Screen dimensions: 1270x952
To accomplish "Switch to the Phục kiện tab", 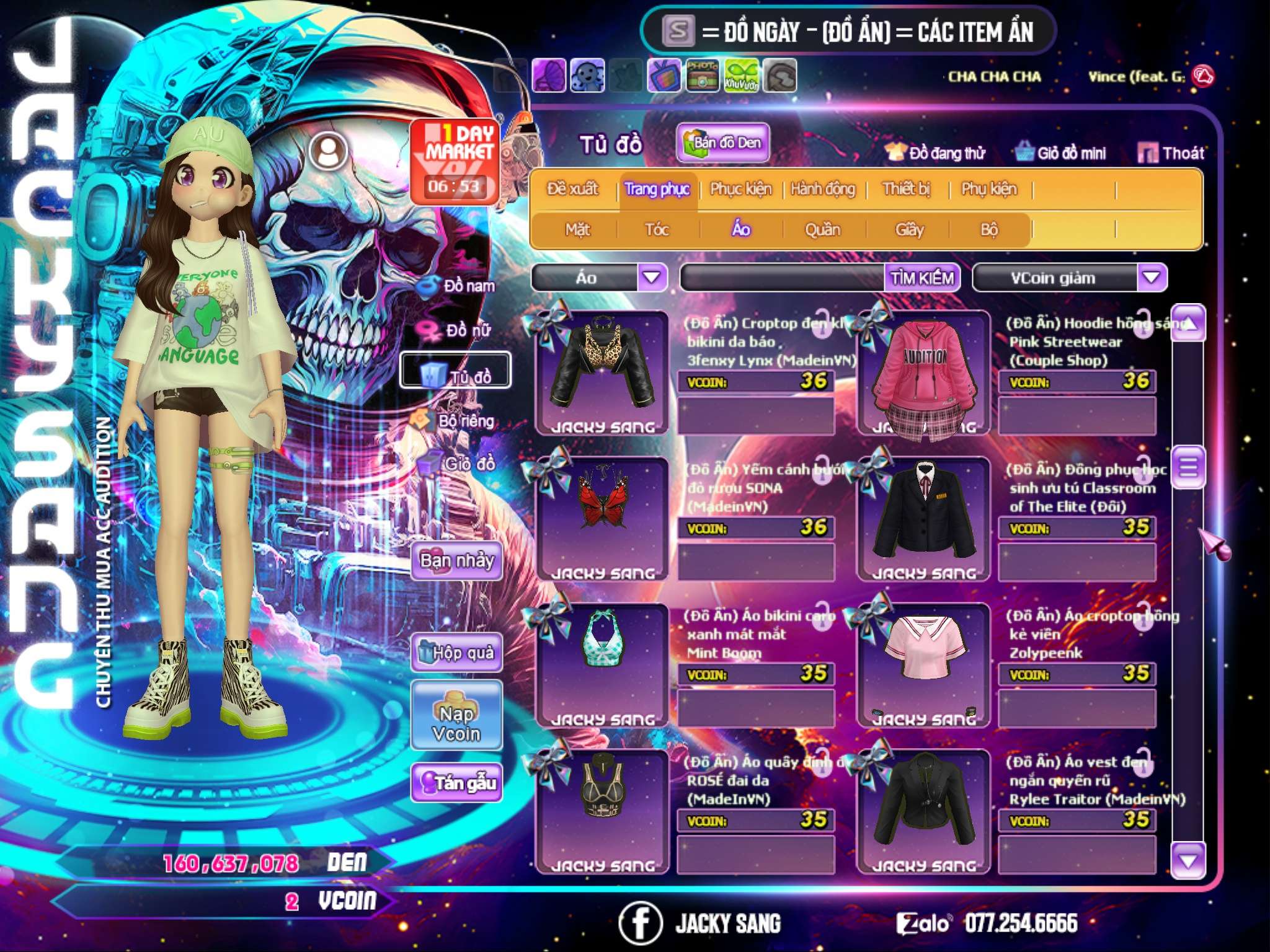I will tap(740, 189).
